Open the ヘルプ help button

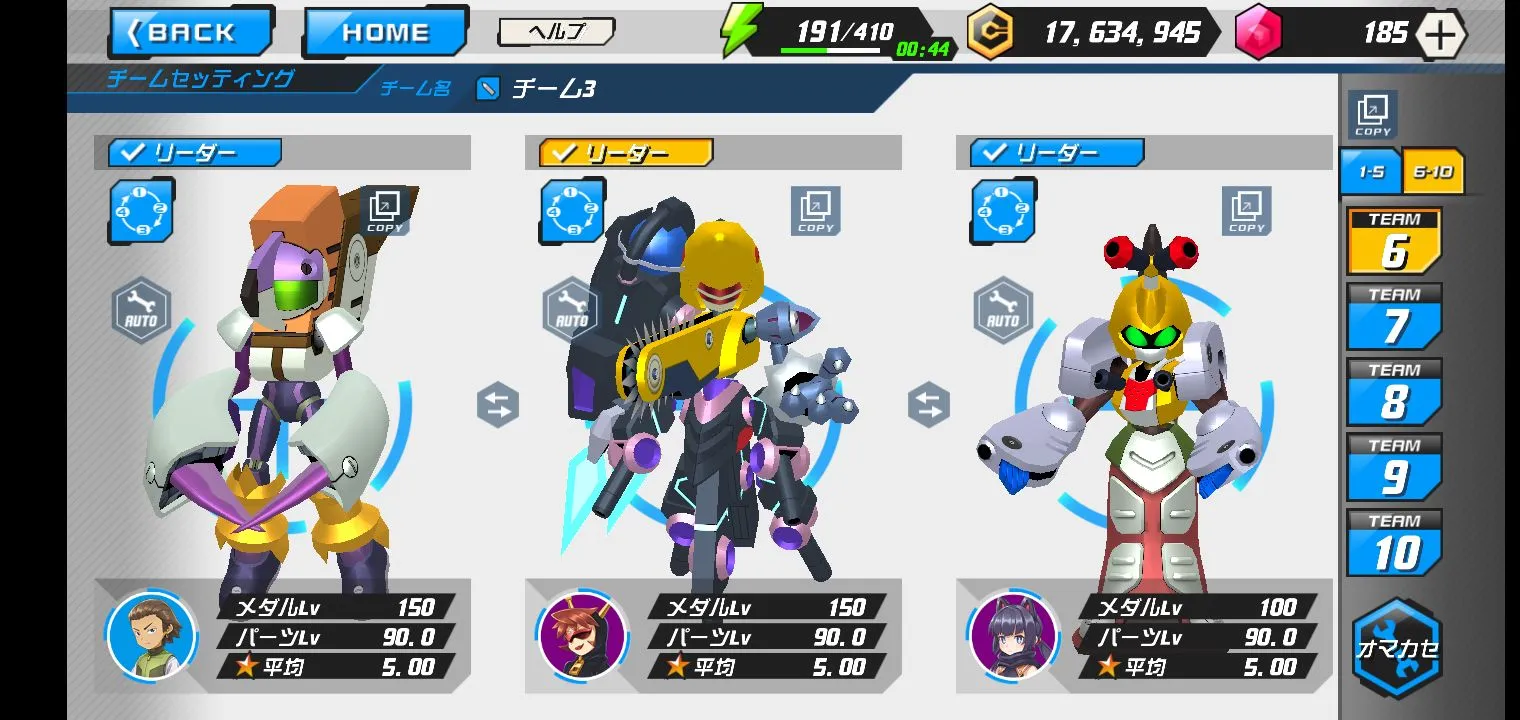pos(555,32)
